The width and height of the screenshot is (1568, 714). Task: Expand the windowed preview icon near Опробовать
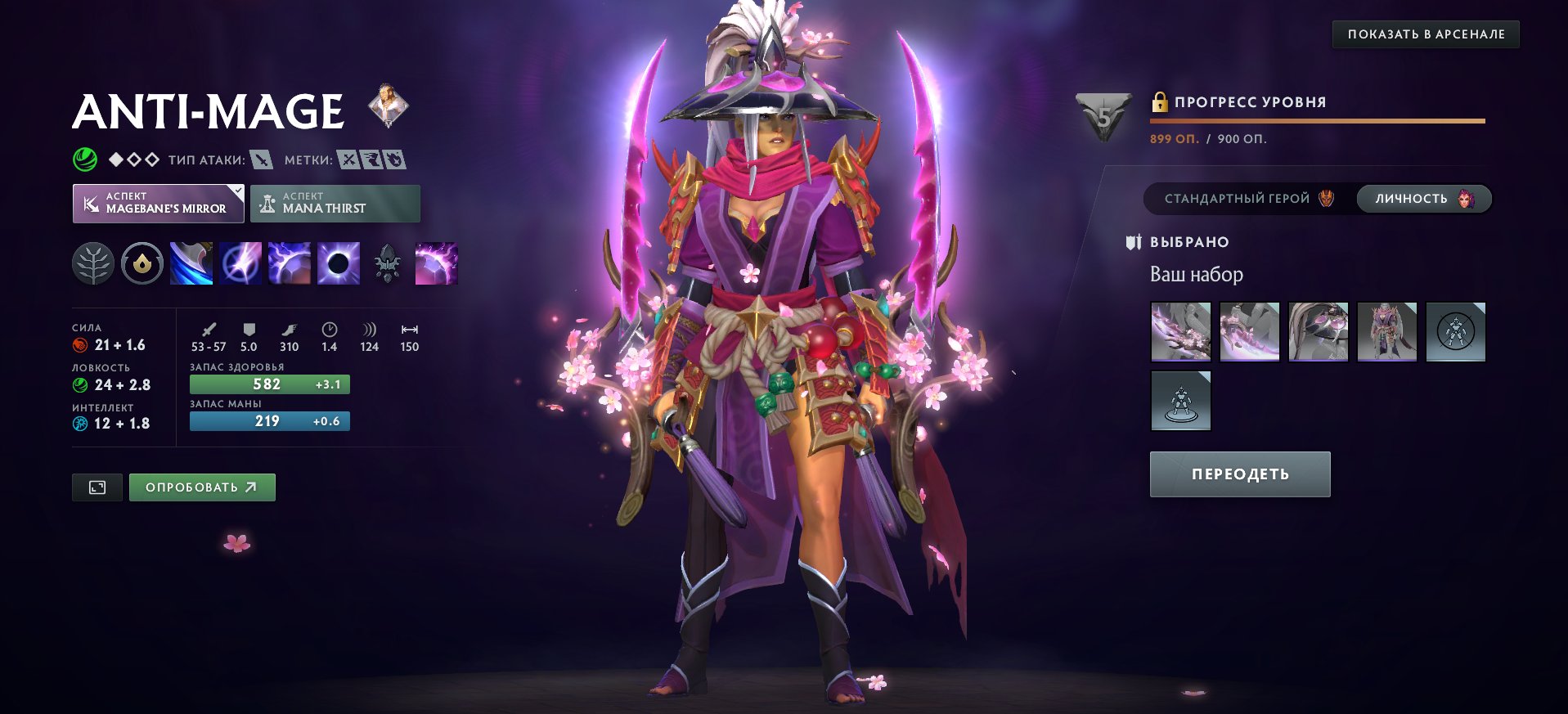[97, 487]
